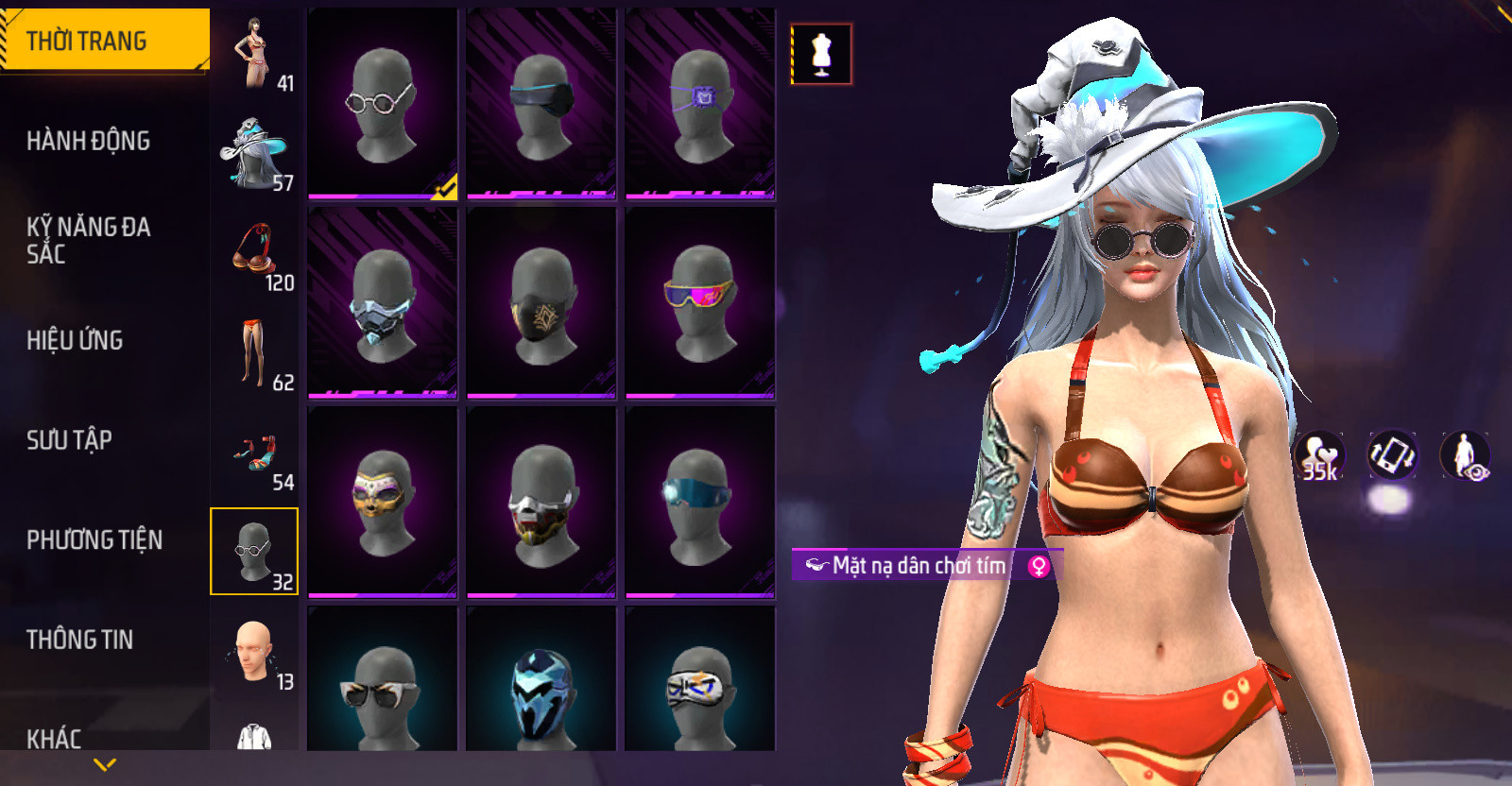Select the pants category showing 62
The image size is (1512, 786).
(254, 354)
